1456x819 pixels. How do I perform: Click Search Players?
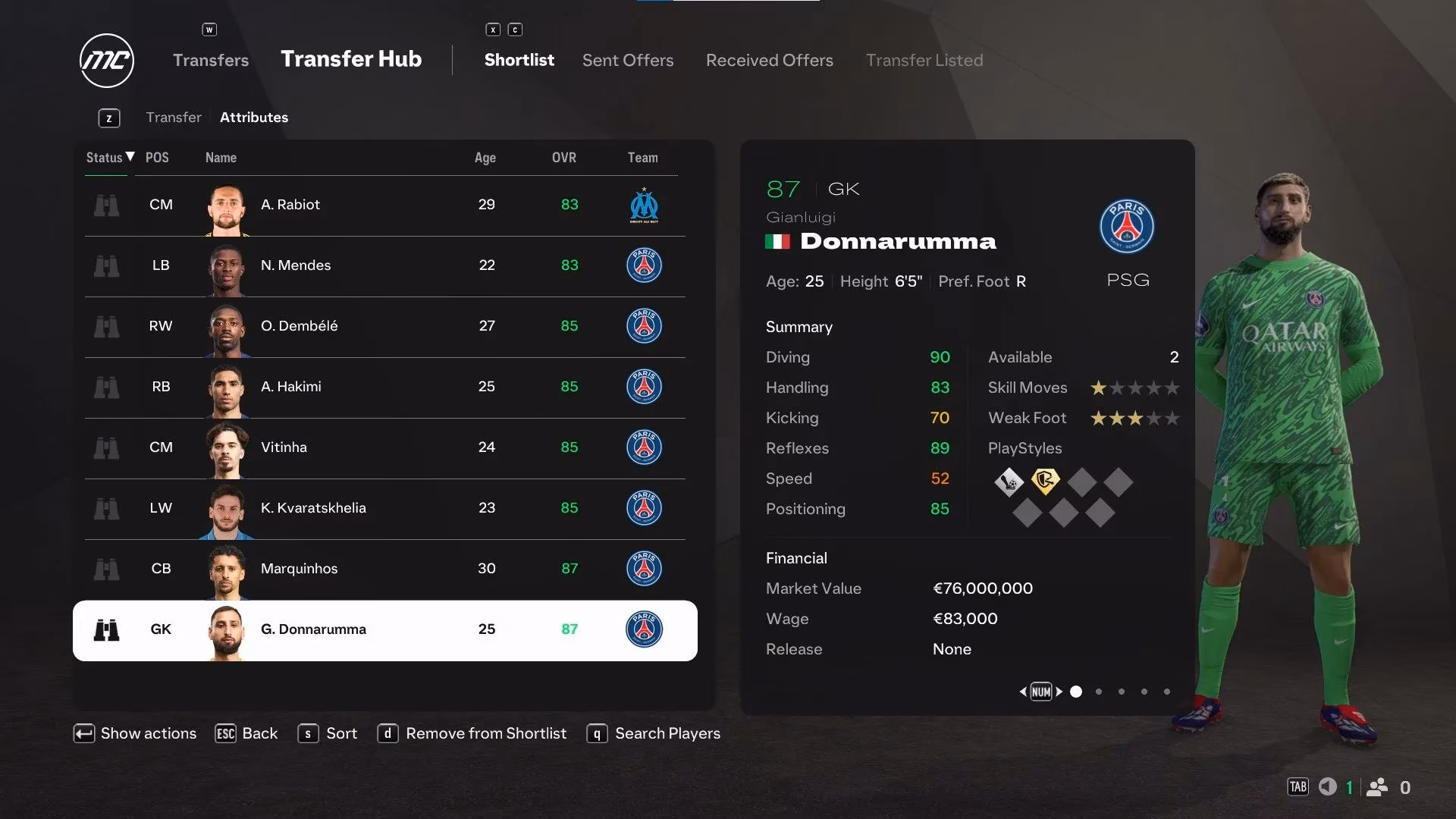click(667, 733)
